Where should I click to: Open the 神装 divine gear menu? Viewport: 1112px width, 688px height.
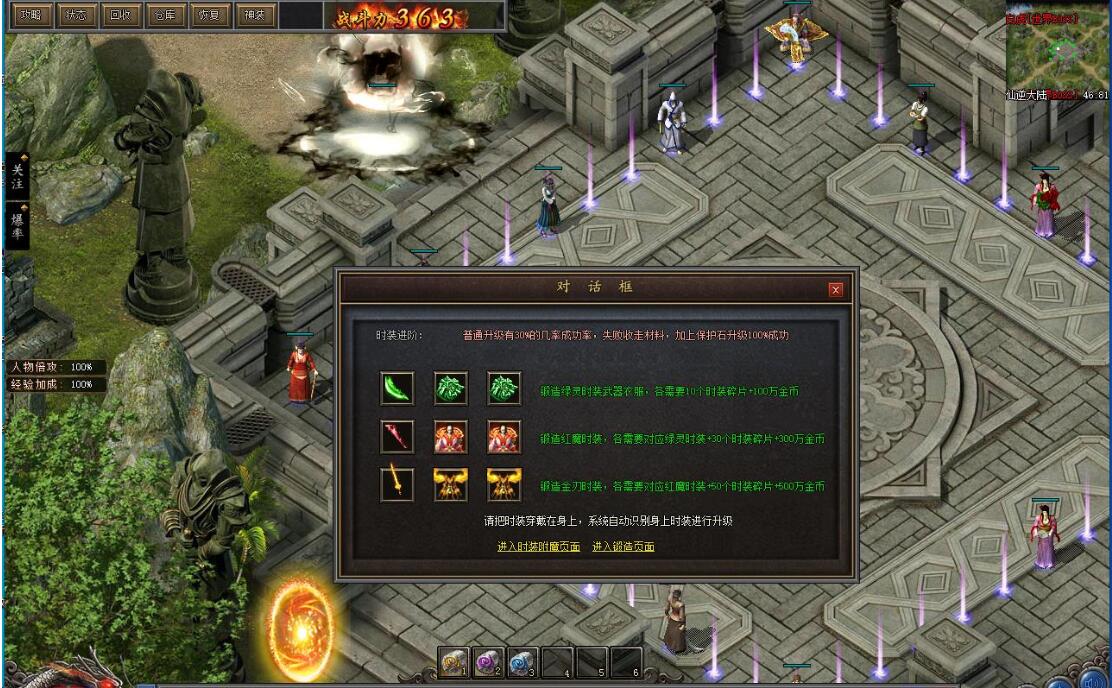[x=255, y=15]
